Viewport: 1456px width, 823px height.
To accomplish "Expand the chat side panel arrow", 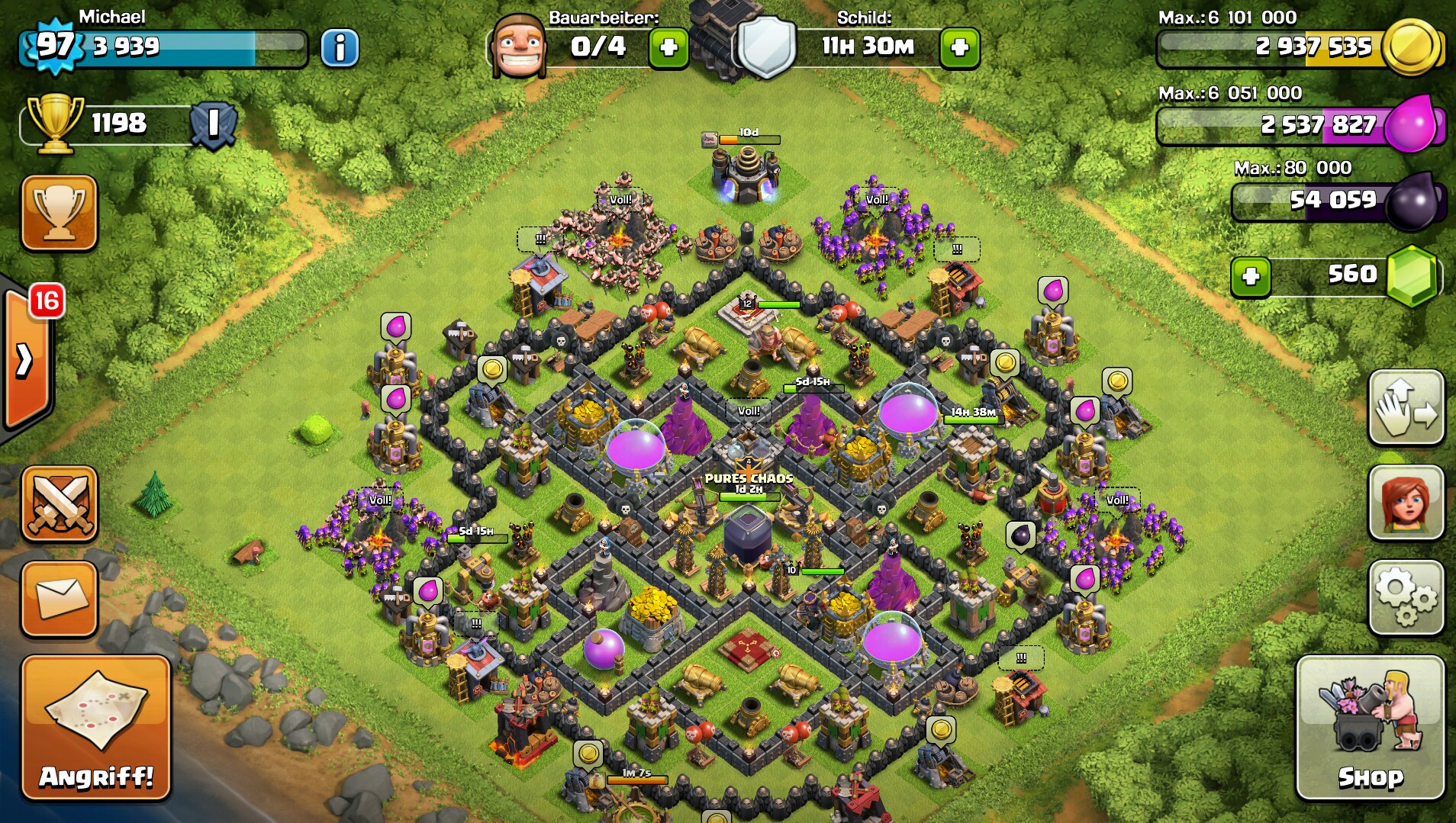I will coord(24,360).
